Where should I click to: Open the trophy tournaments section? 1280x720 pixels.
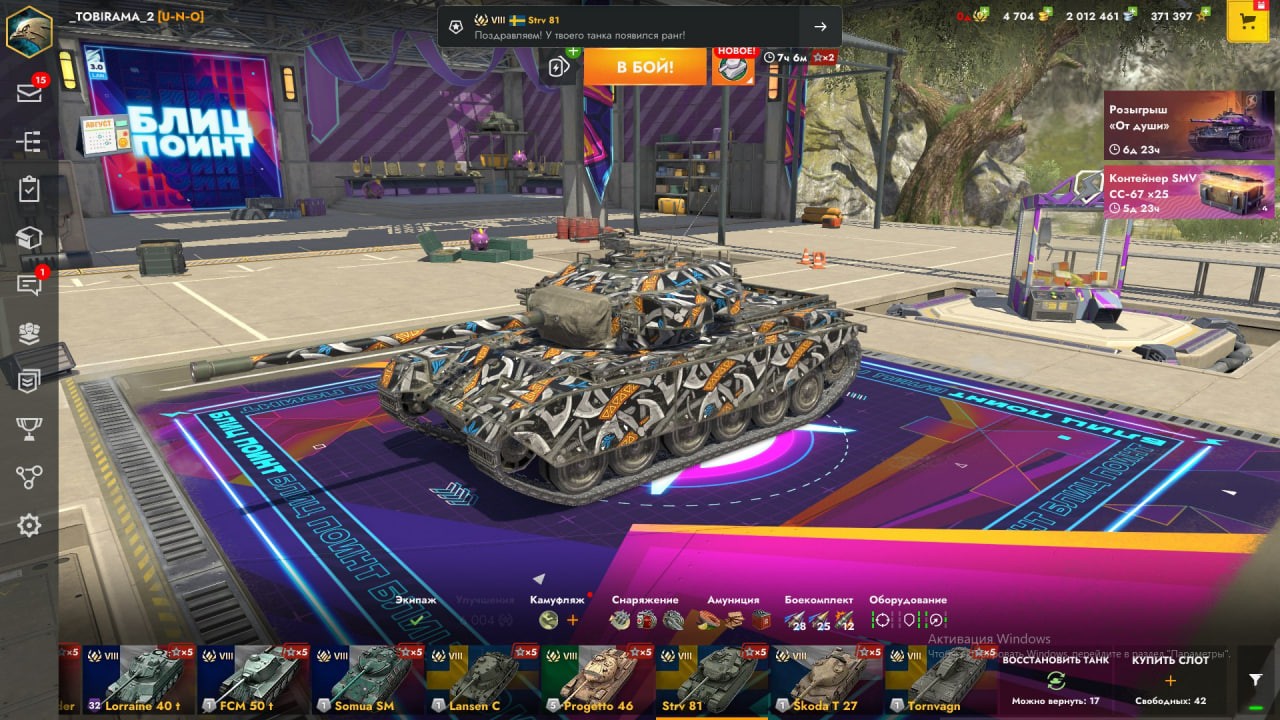29,429
